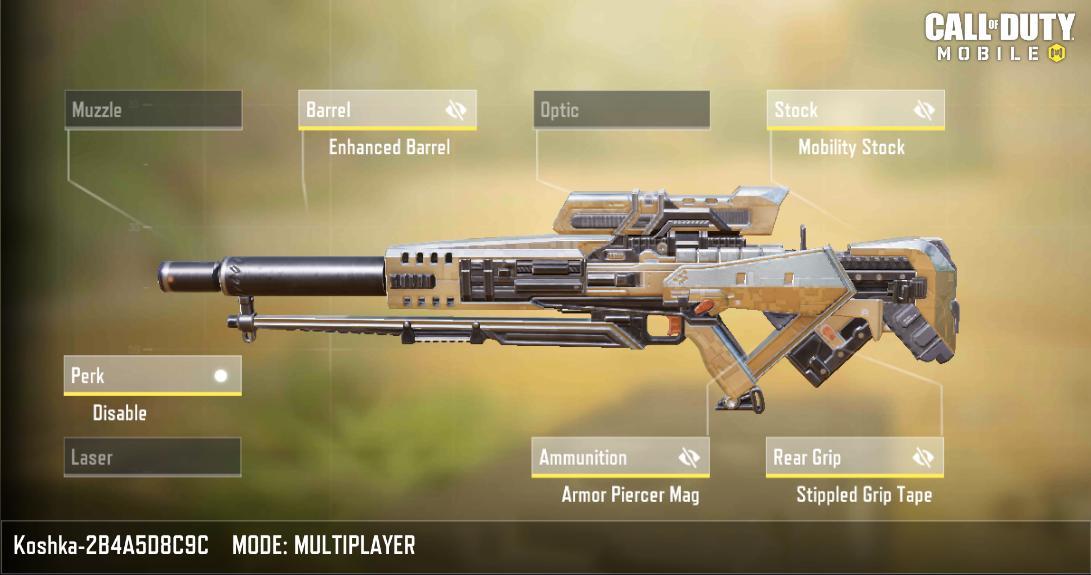Viewport: 1091px width, 575px height.
Task: Choose the Stock attachment slot
Action: click(836, 110)
